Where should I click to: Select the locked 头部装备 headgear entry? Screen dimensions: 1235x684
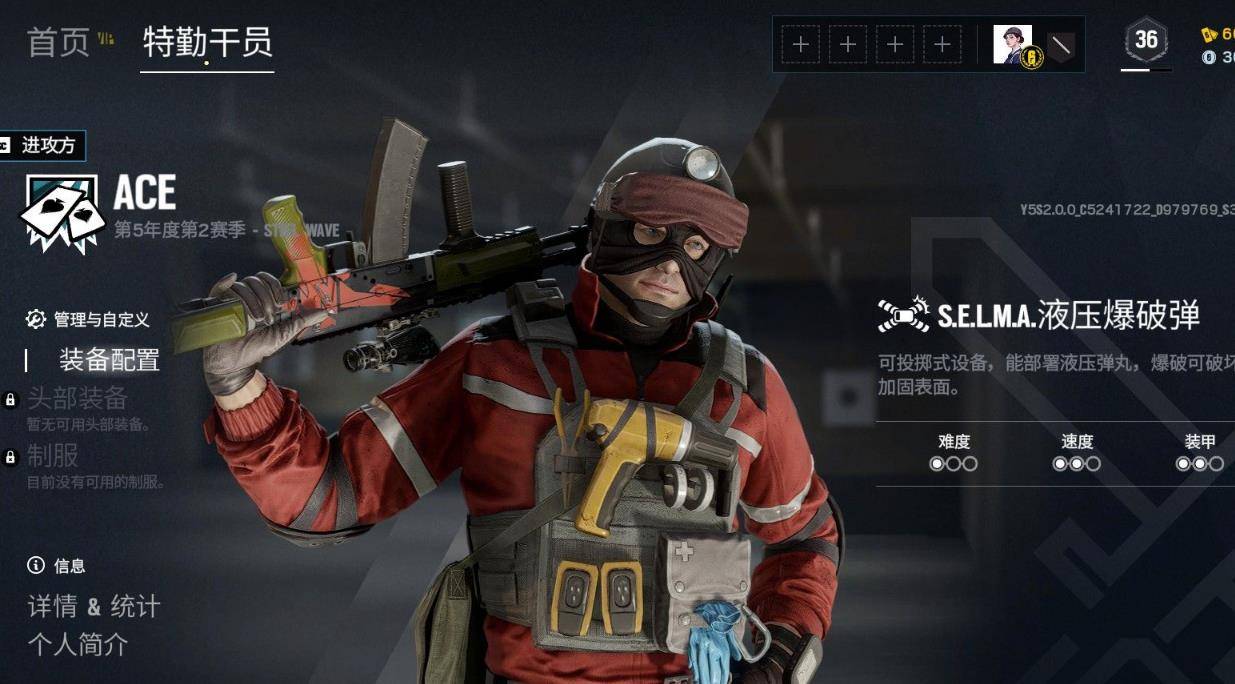[x=77, y=398]
